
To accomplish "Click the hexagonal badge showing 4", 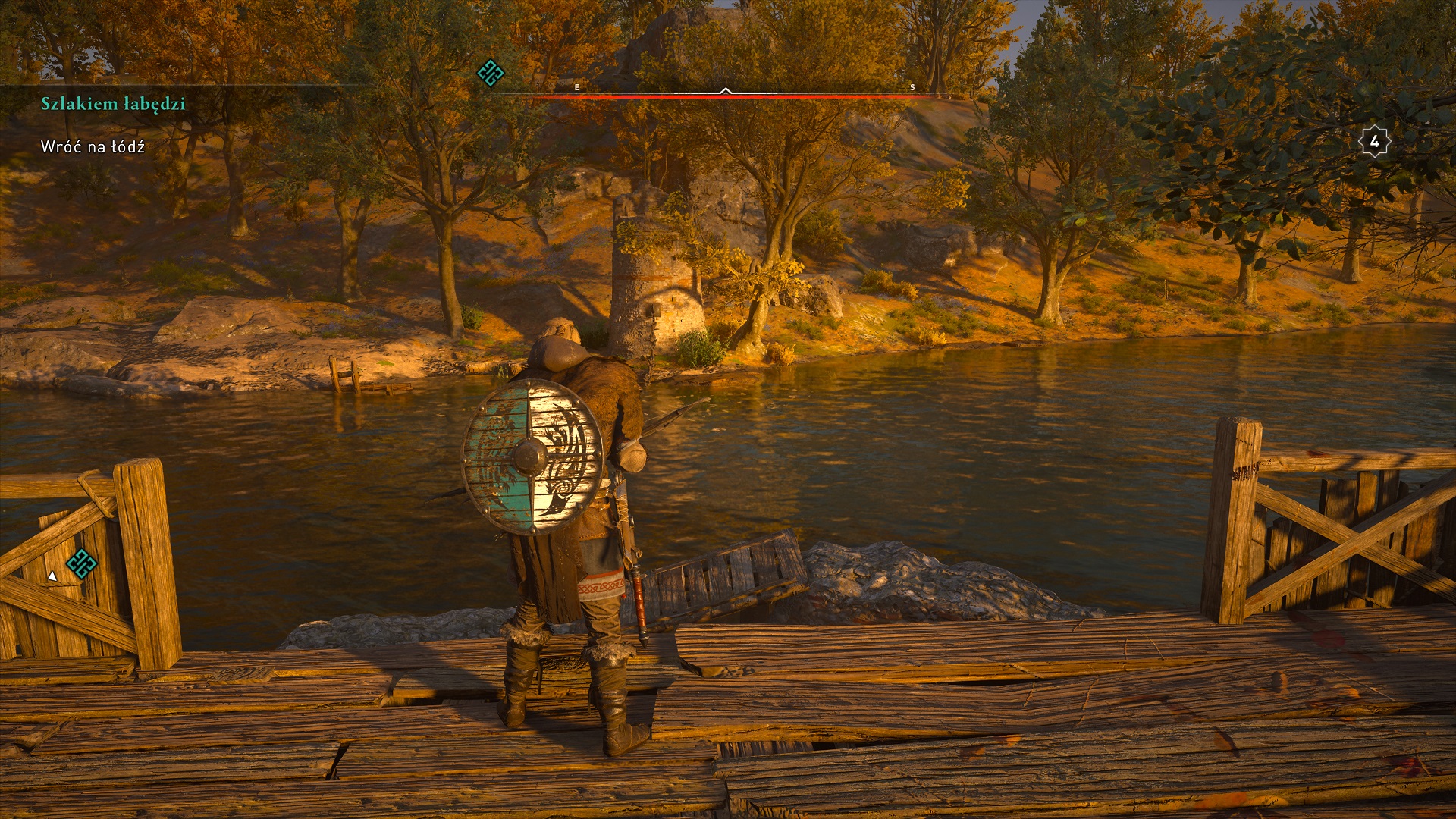I will [1373, 142].
